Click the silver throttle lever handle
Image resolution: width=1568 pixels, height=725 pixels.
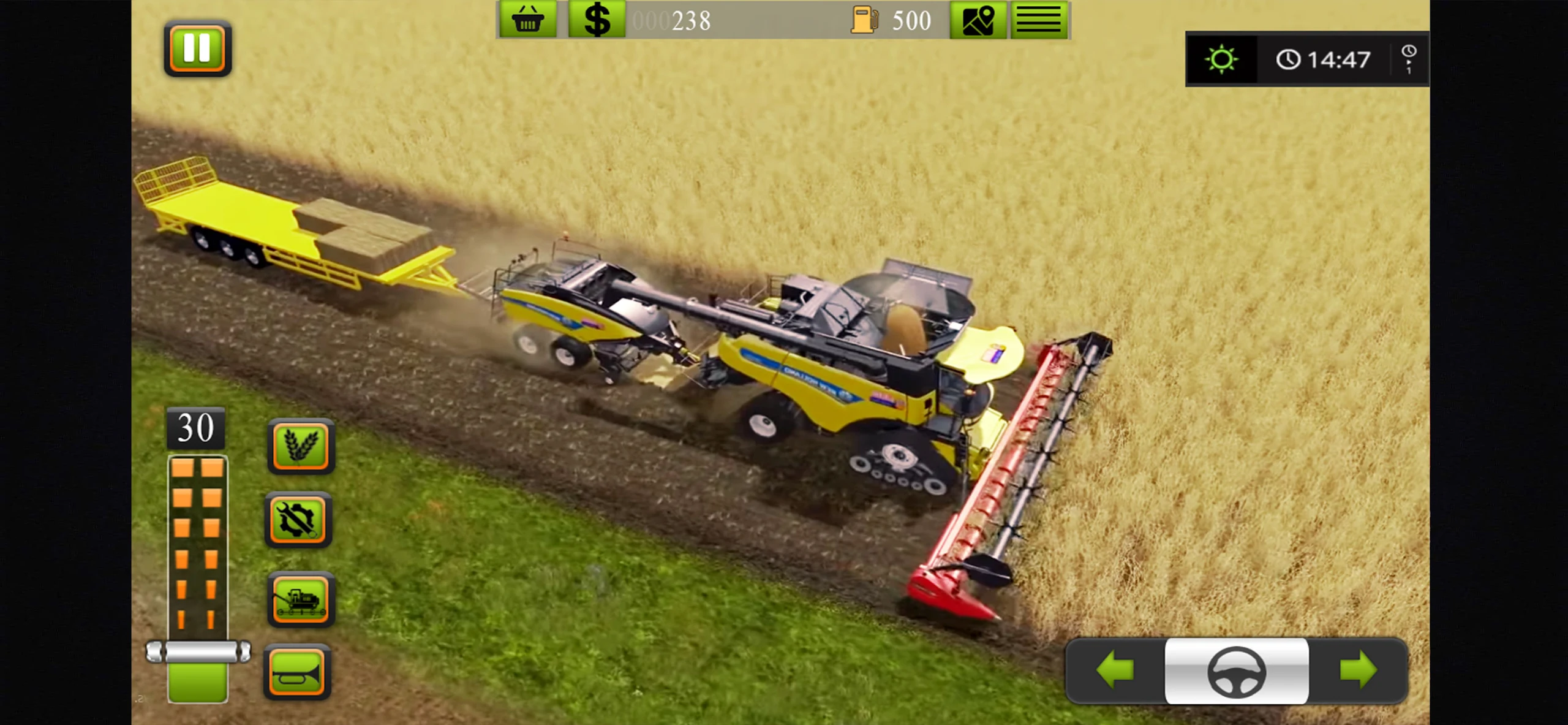pyautogui.click(x=198, y=651)
